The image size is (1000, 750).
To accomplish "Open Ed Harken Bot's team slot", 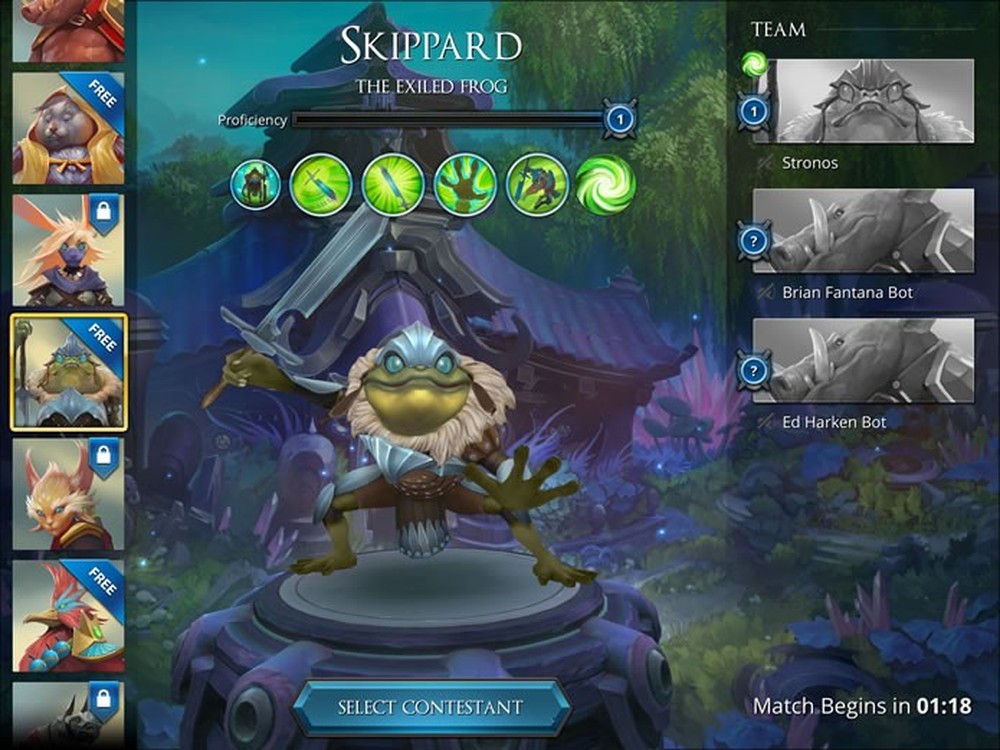I will click(863, 360).
